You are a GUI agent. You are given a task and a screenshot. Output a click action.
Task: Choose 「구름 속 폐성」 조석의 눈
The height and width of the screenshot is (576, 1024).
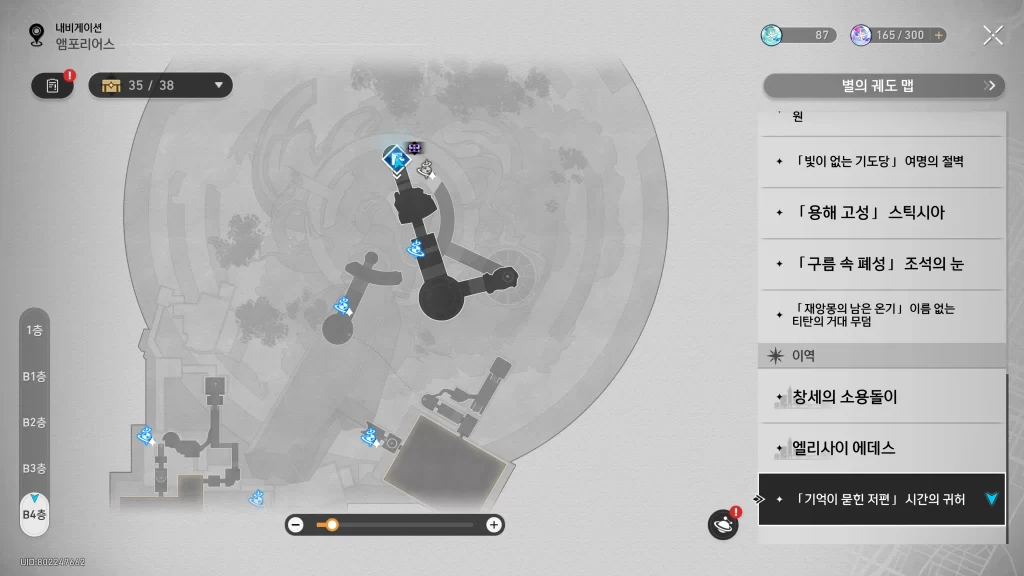[x=880, y=264]
